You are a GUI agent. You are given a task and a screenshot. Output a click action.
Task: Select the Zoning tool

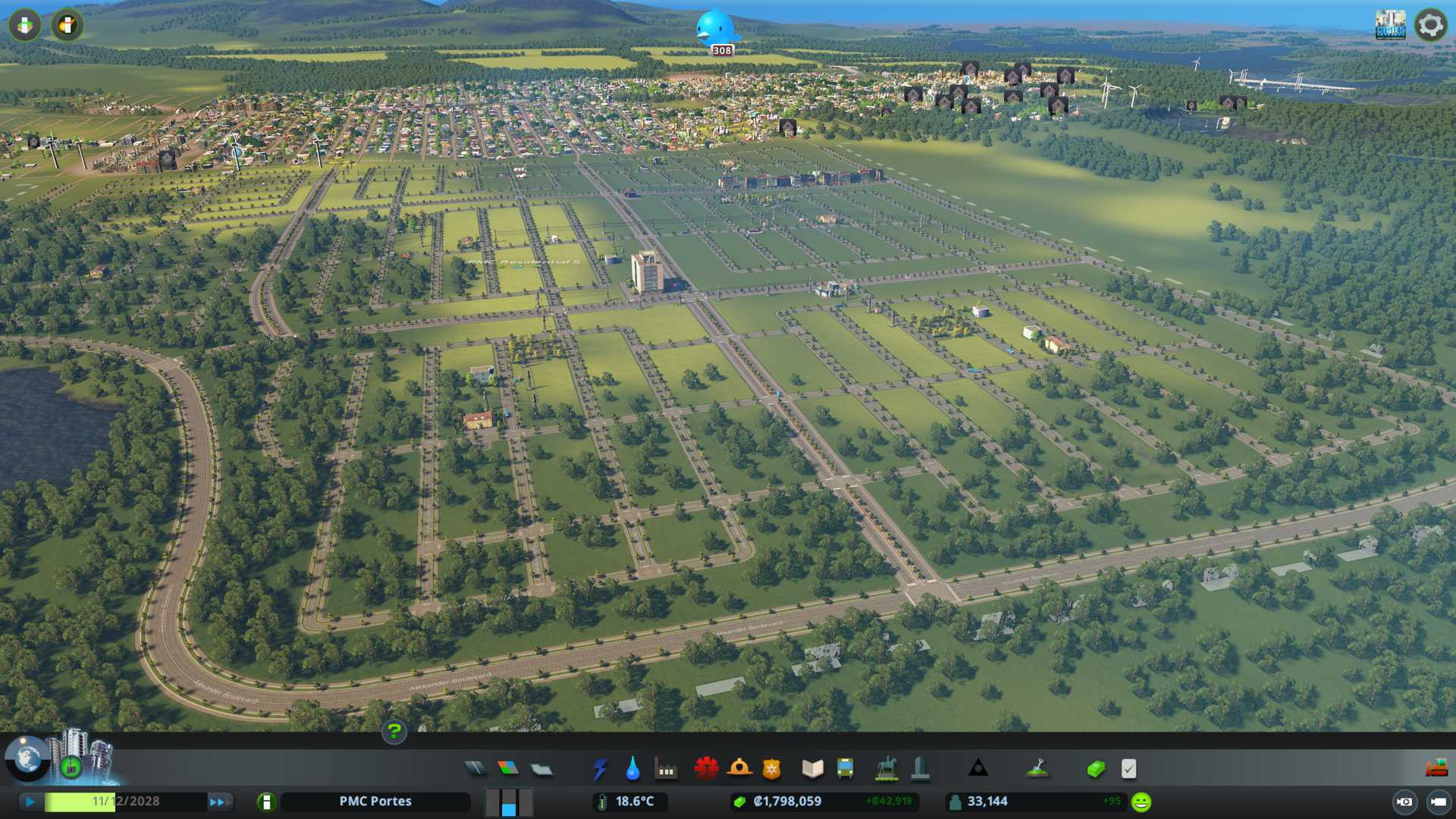tap(508, 769)
